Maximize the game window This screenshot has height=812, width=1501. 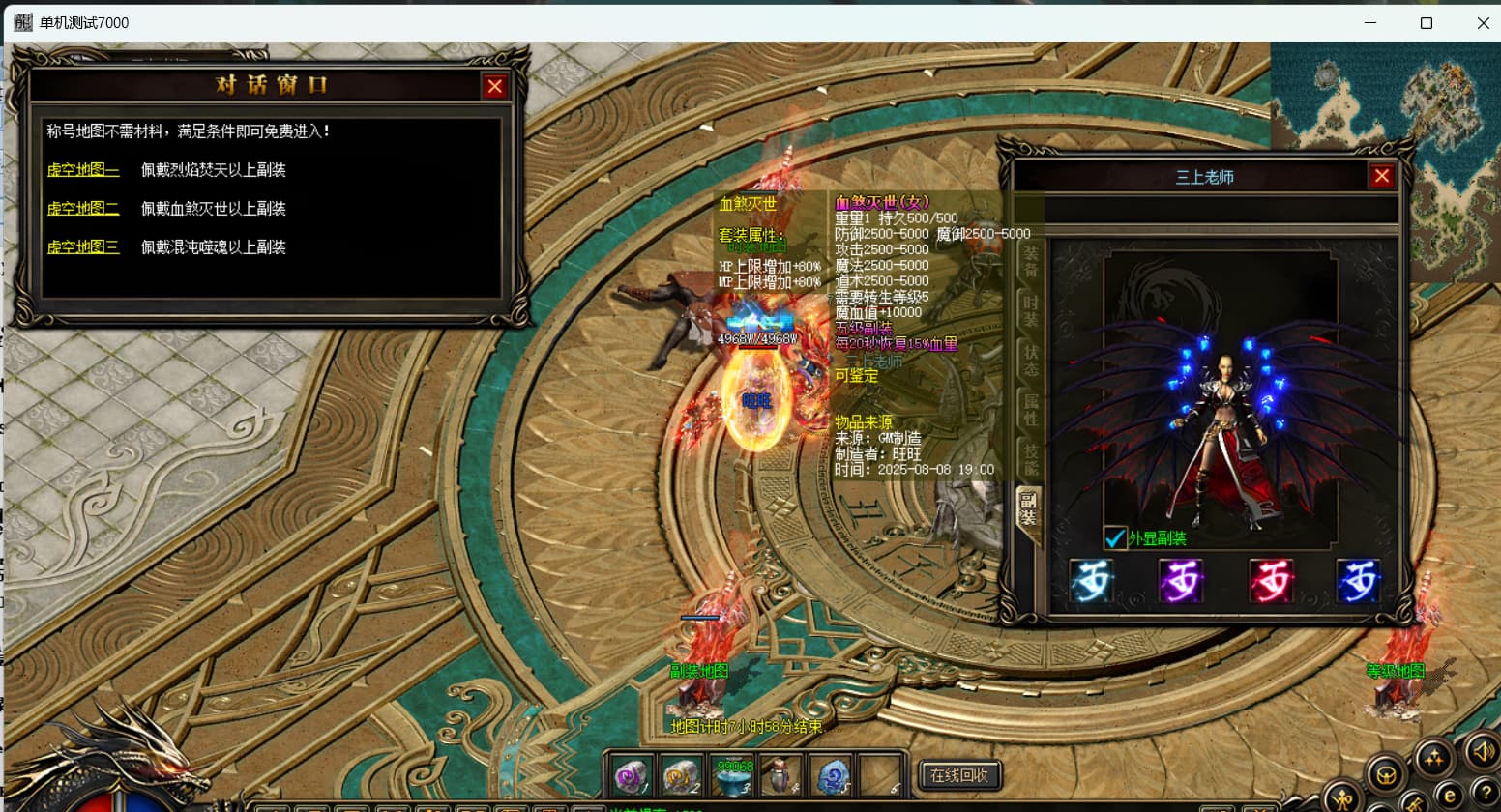click(x=1426, y=23)
